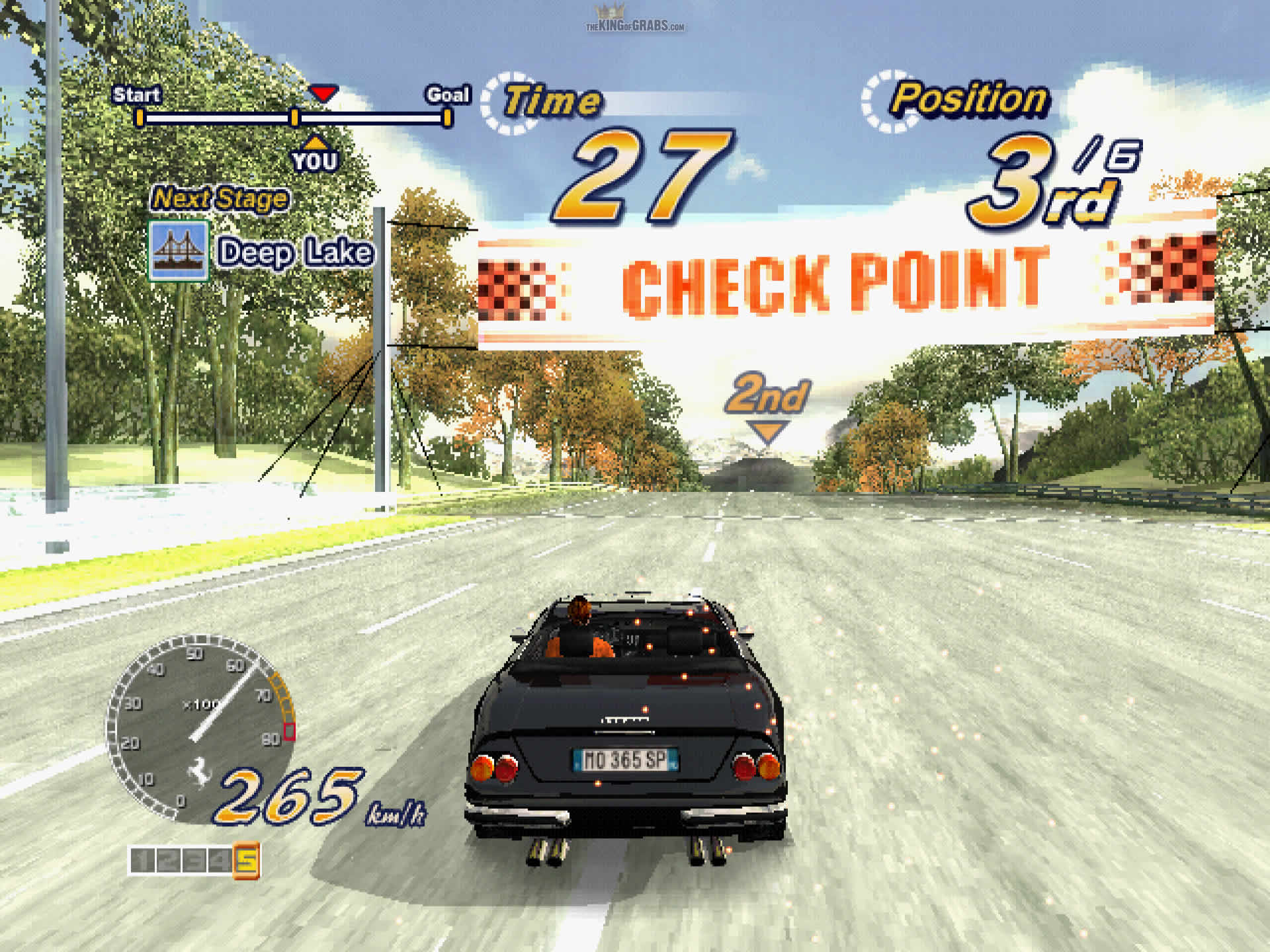Screen dimensions: 1270x952
Task: Select the YOU marker on progress track
Action: pos(315,155)
